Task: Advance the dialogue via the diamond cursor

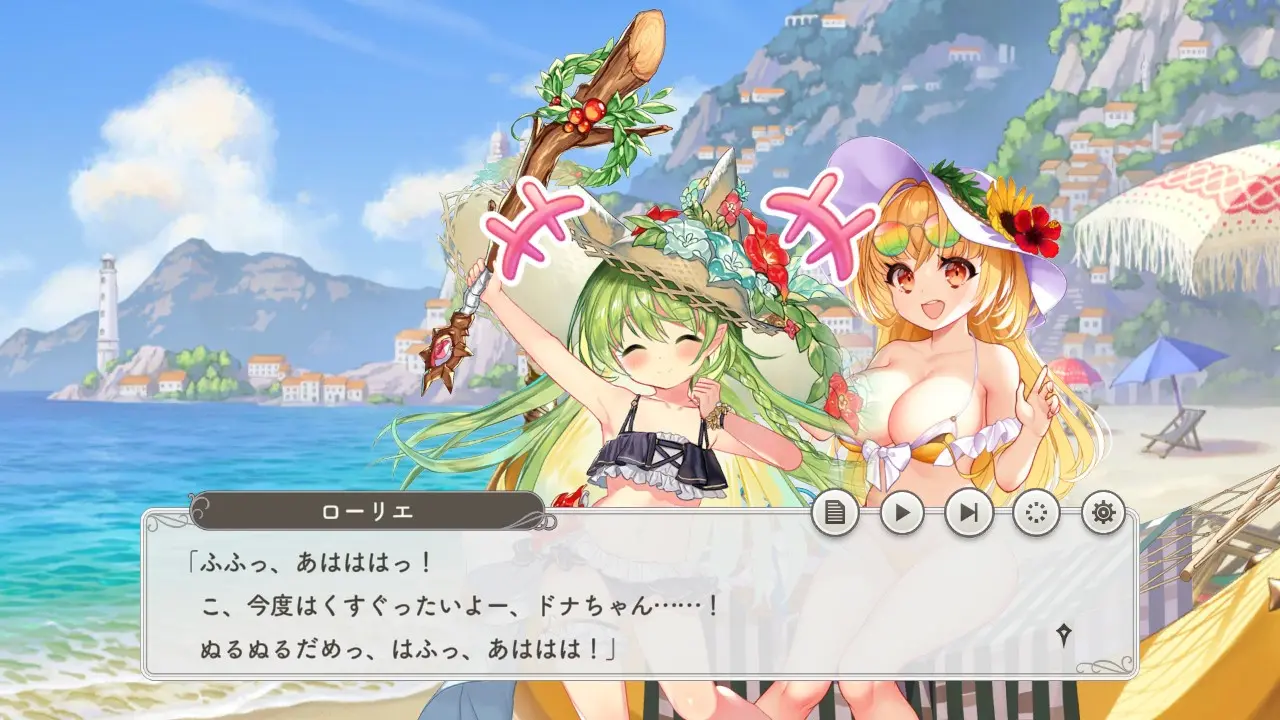Action: tap(1064, 634)
